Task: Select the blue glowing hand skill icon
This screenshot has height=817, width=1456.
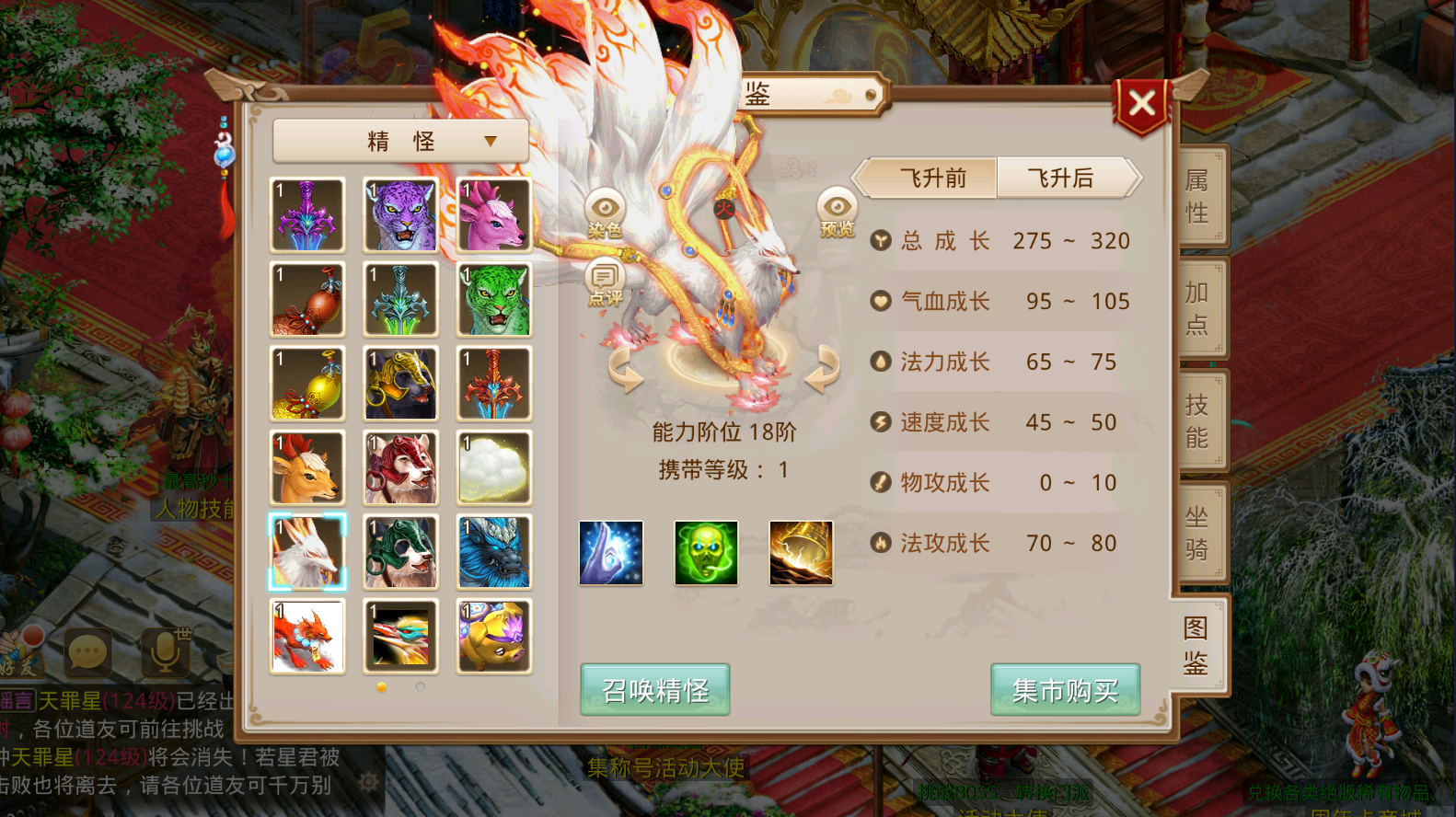Action: 610,553
